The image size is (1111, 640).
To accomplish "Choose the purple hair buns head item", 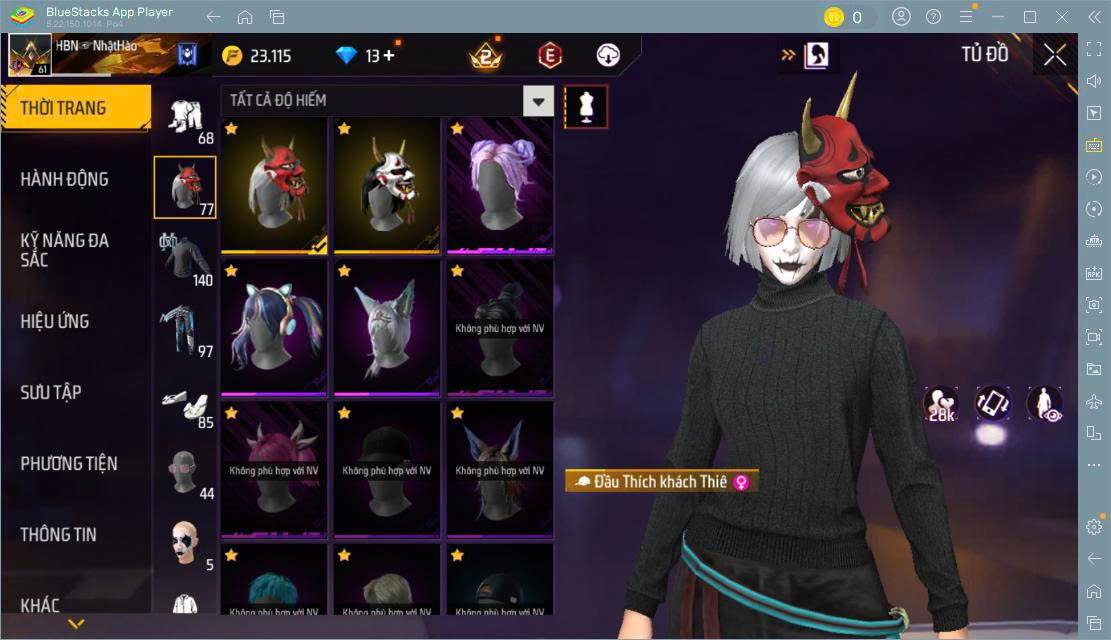I will coord(500,186).
